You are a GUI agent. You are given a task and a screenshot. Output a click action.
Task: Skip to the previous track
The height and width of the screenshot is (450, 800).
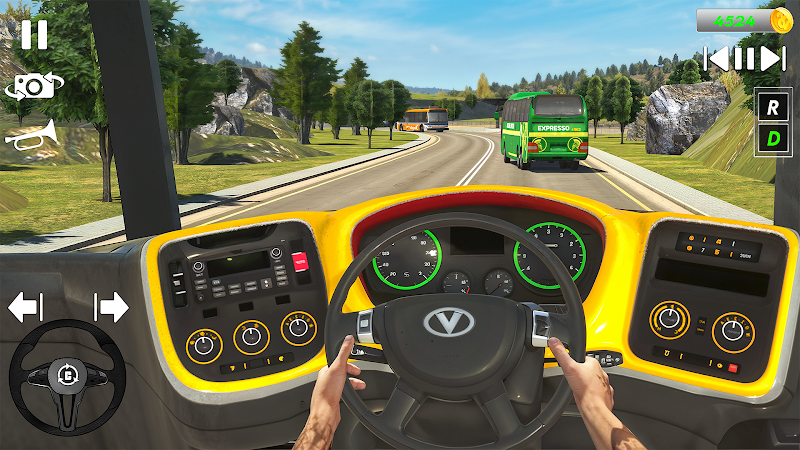point(717,58)
